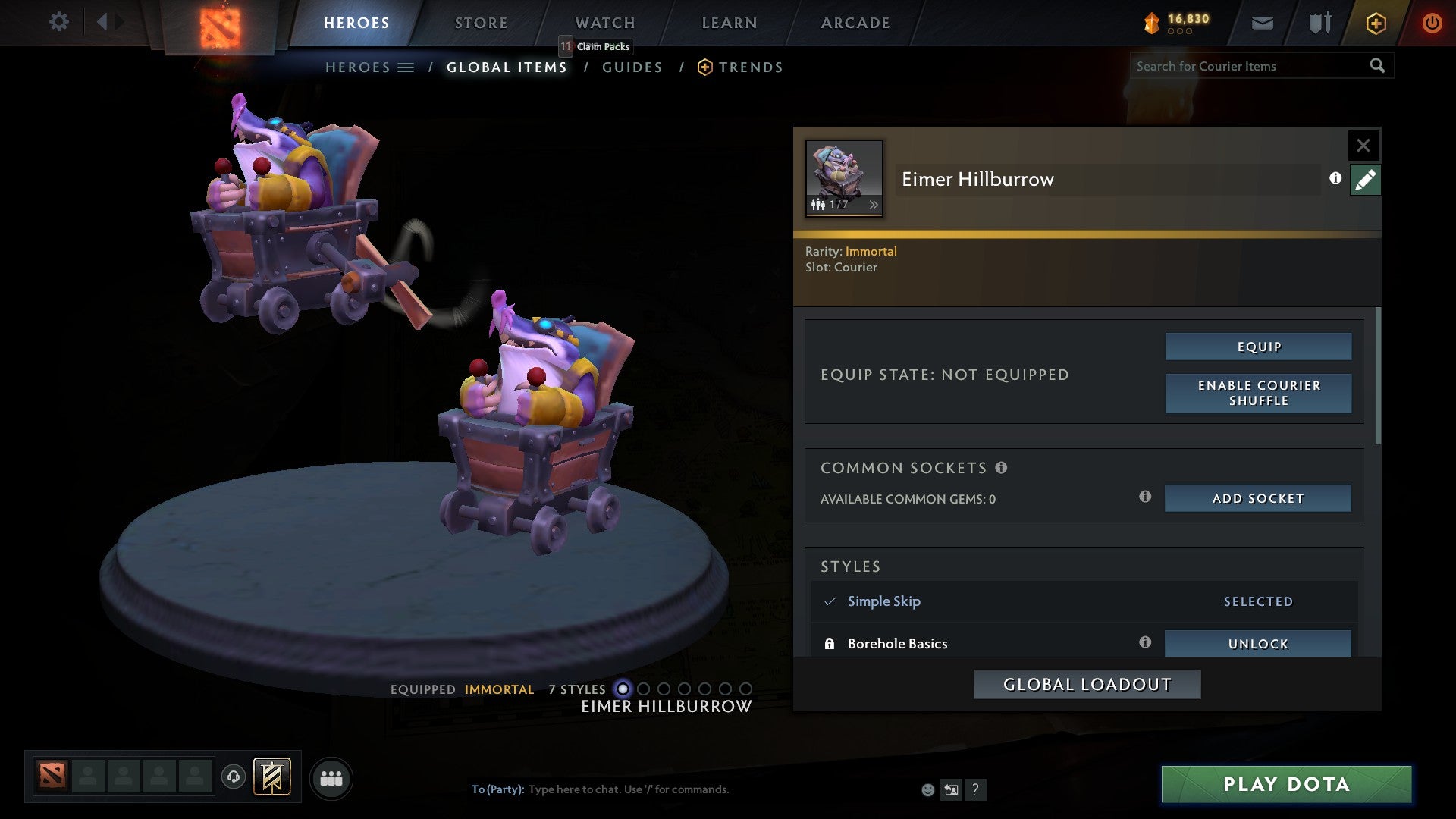This screenshot has height=819, width=1456.
Task: Open the GUIDES section
Action: pyautogui.click(x=632, y=67)
